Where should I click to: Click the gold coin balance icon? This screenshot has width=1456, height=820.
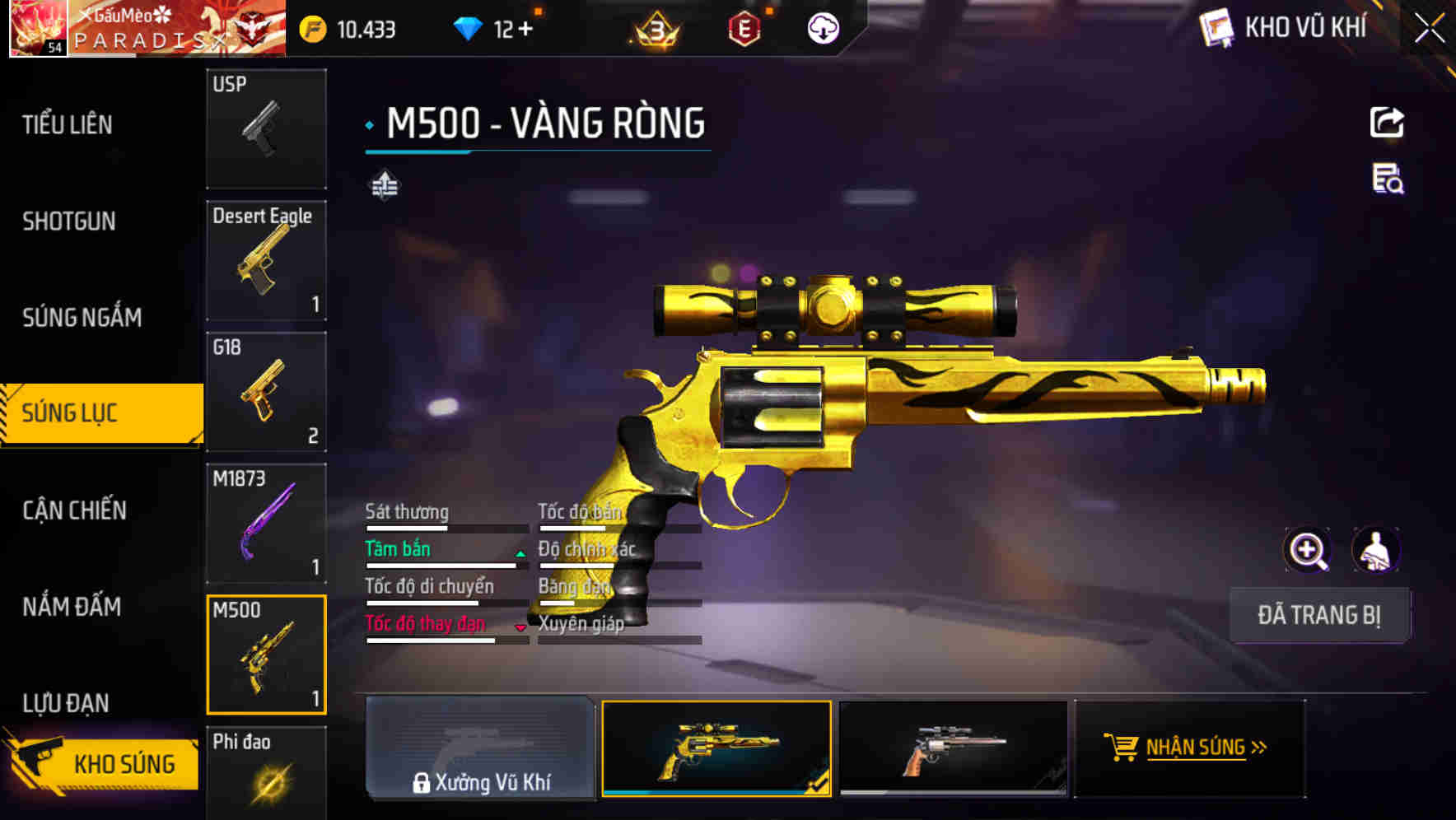click(x=310, y=28)
